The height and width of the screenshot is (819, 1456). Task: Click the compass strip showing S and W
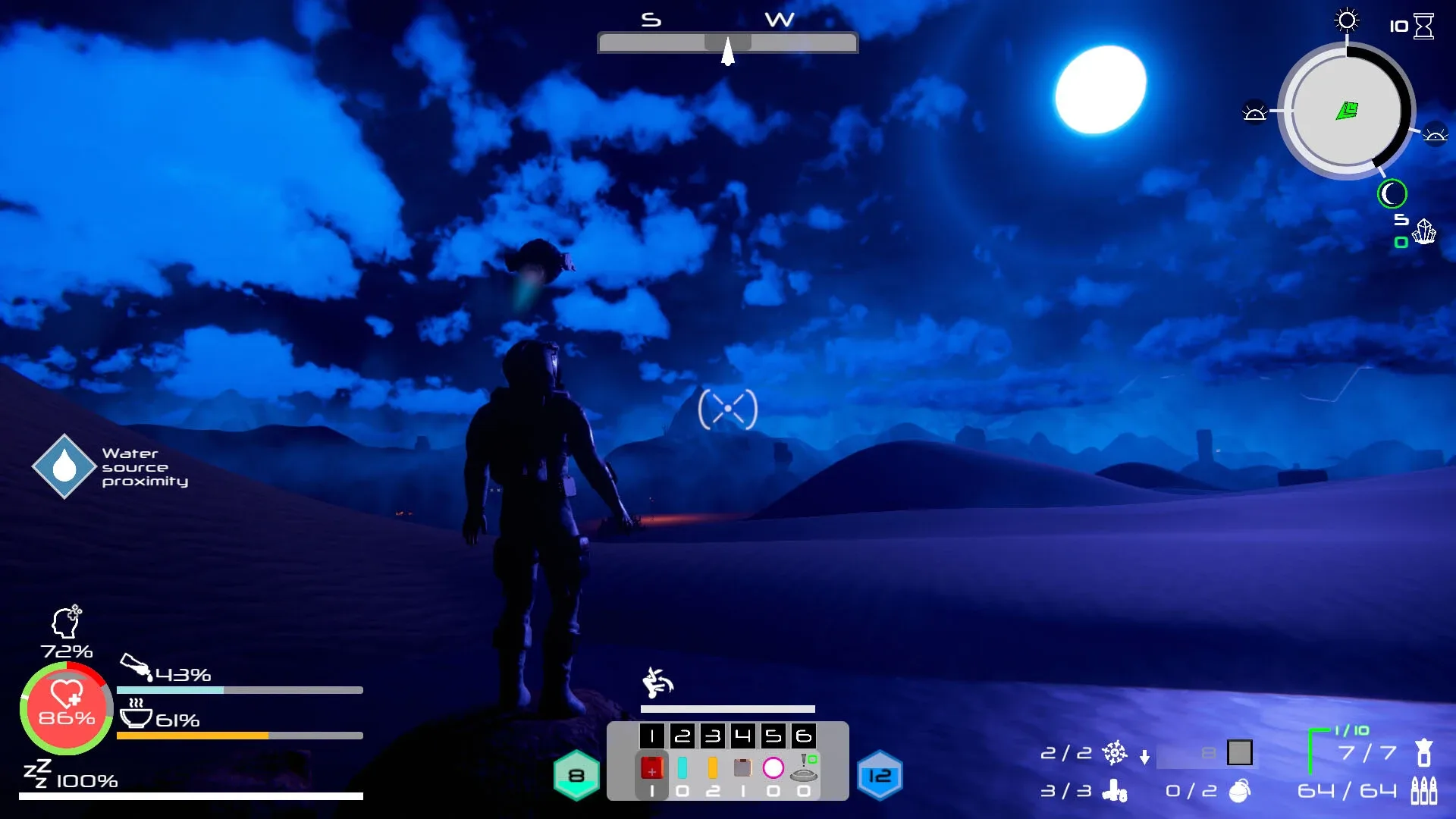click(727, 42)
